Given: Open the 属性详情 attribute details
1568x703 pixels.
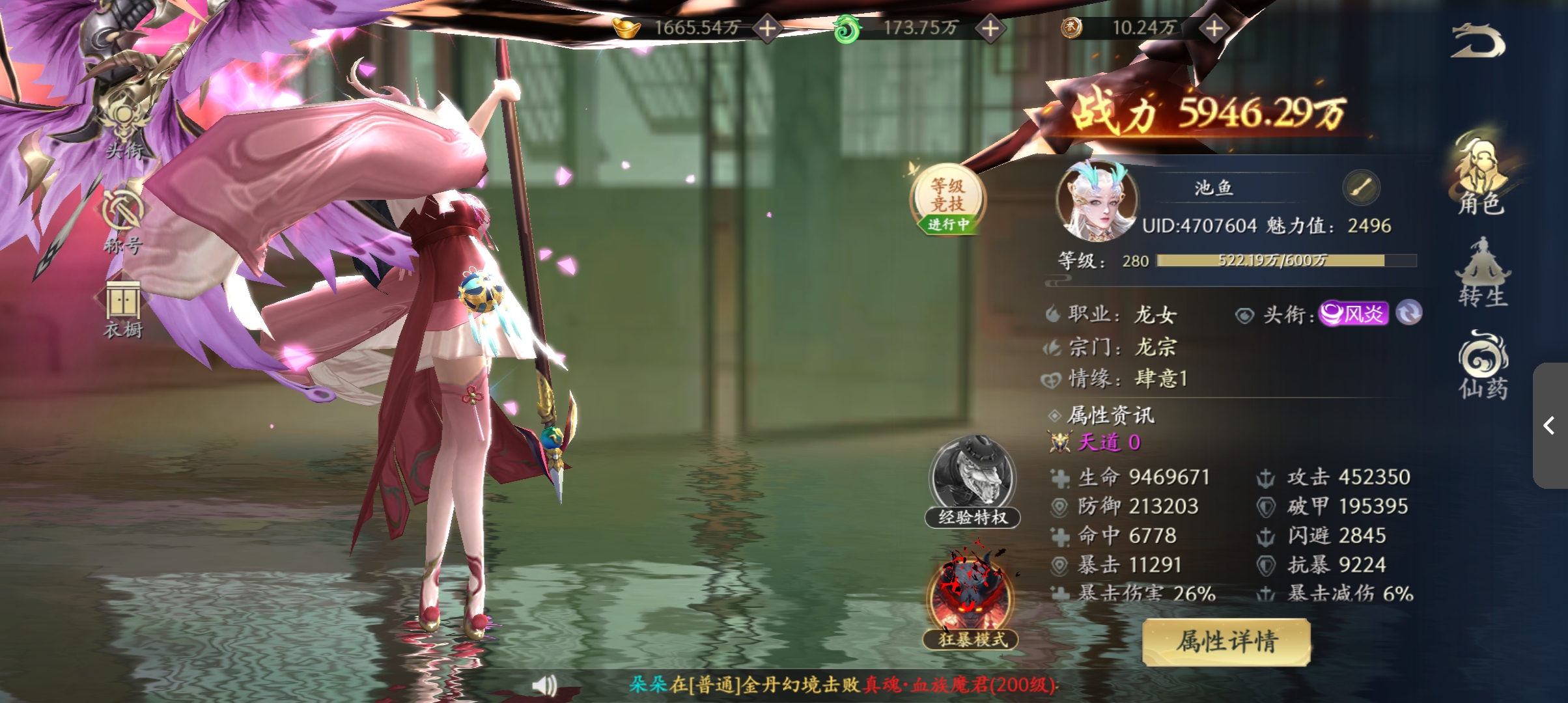Looking at the screenshot, I should point(1226,642).
